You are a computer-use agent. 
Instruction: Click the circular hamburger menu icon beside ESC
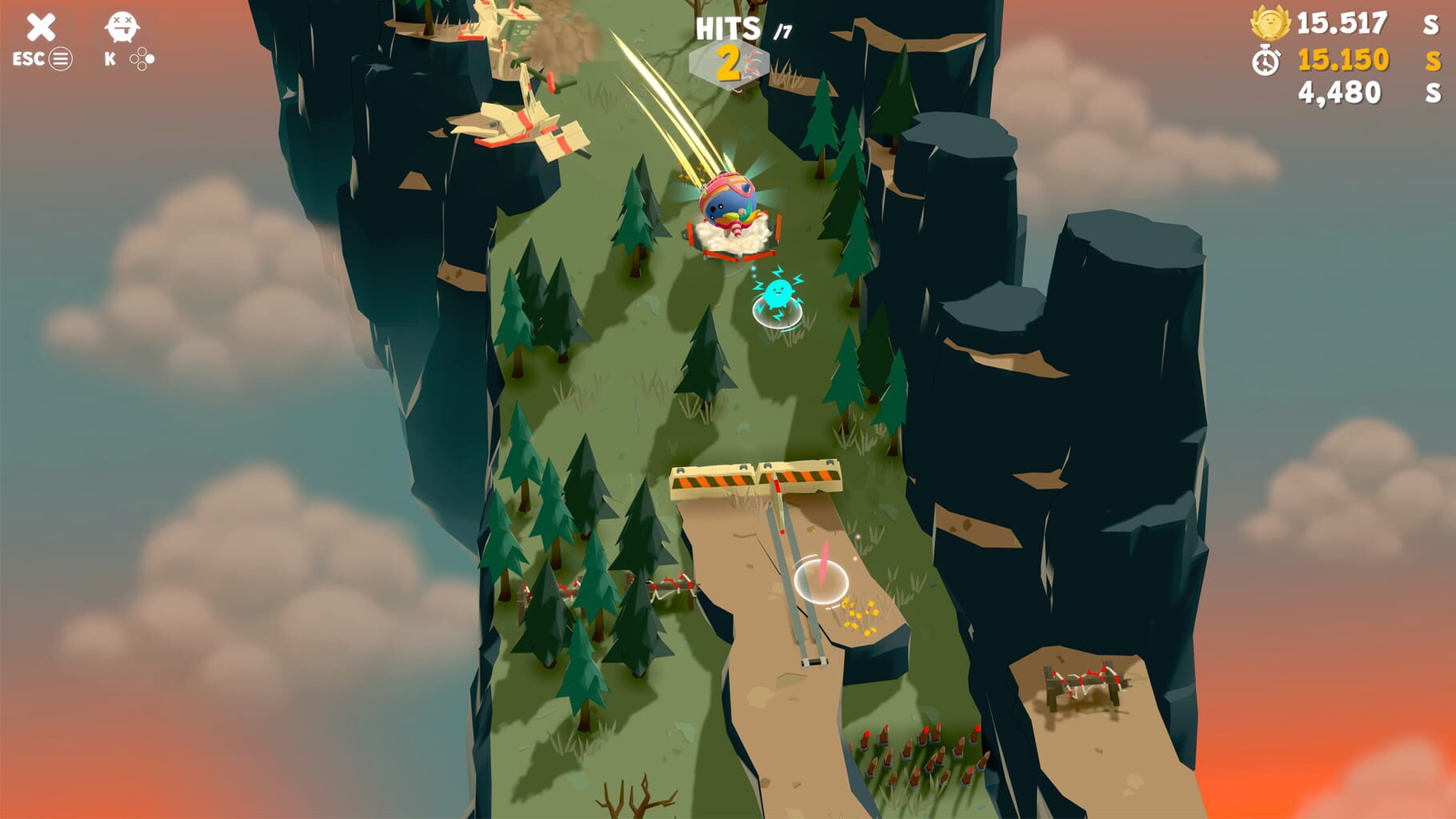coord(62,58)
